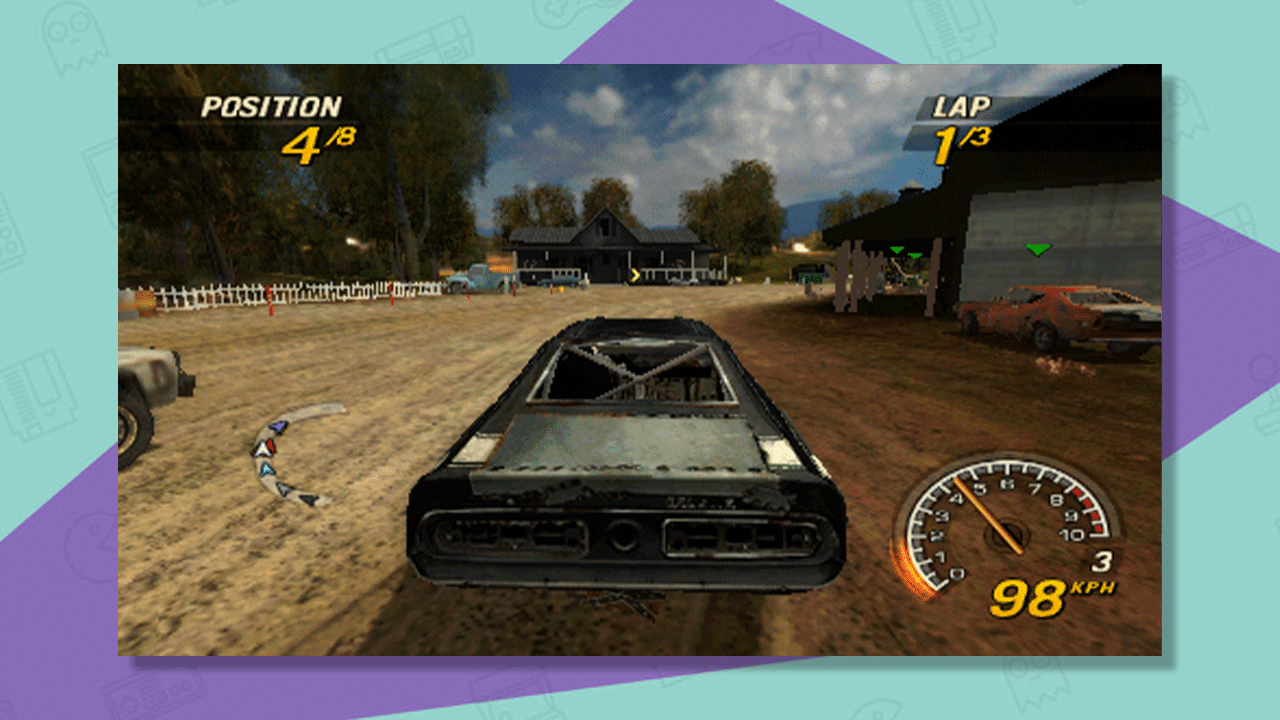Select the gear number indicator
Screen dimensions: 1280x720
1104,561
